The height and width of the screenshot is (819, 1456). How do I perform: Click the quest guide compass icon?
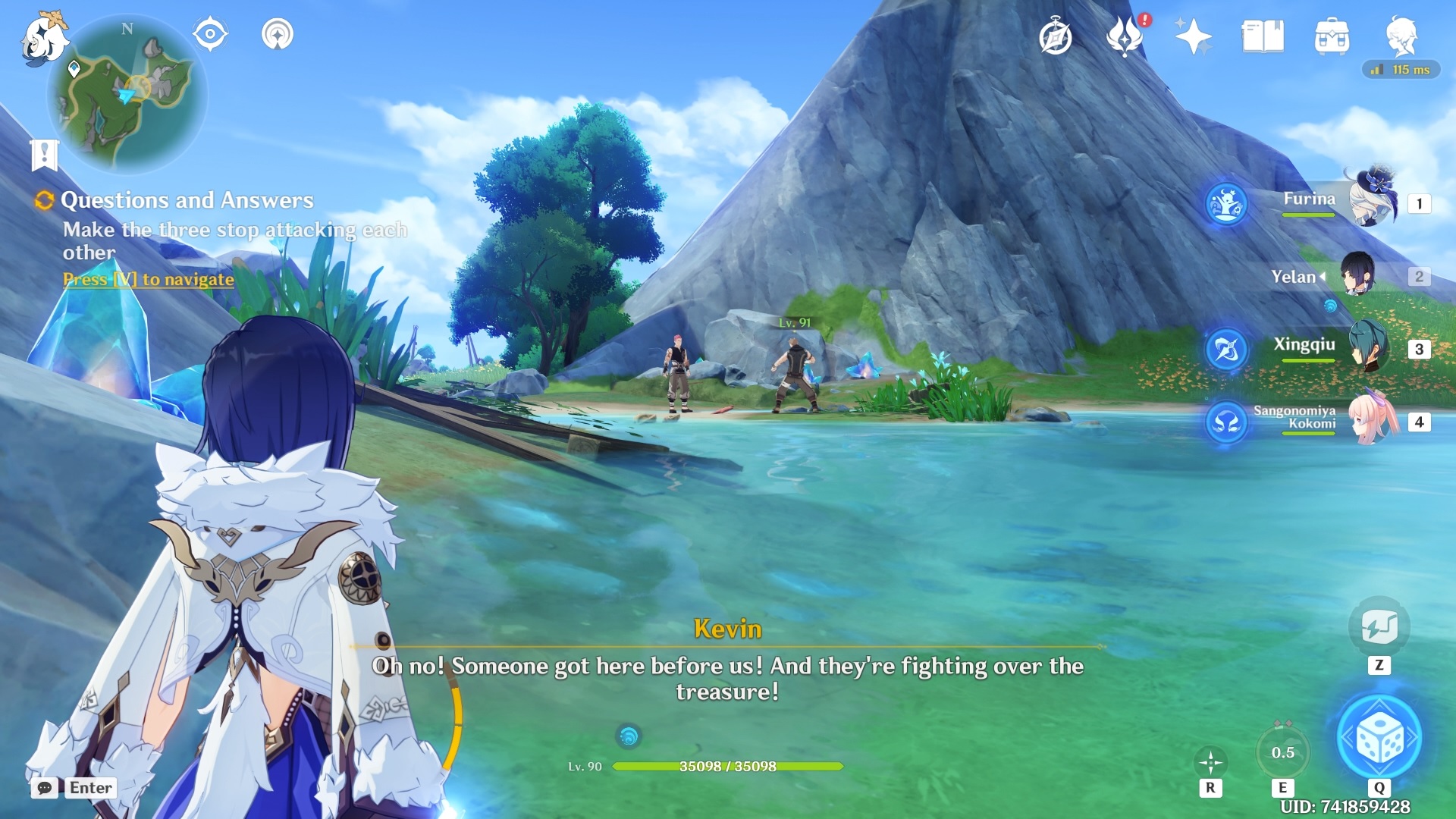click(x=1057, y=36)
